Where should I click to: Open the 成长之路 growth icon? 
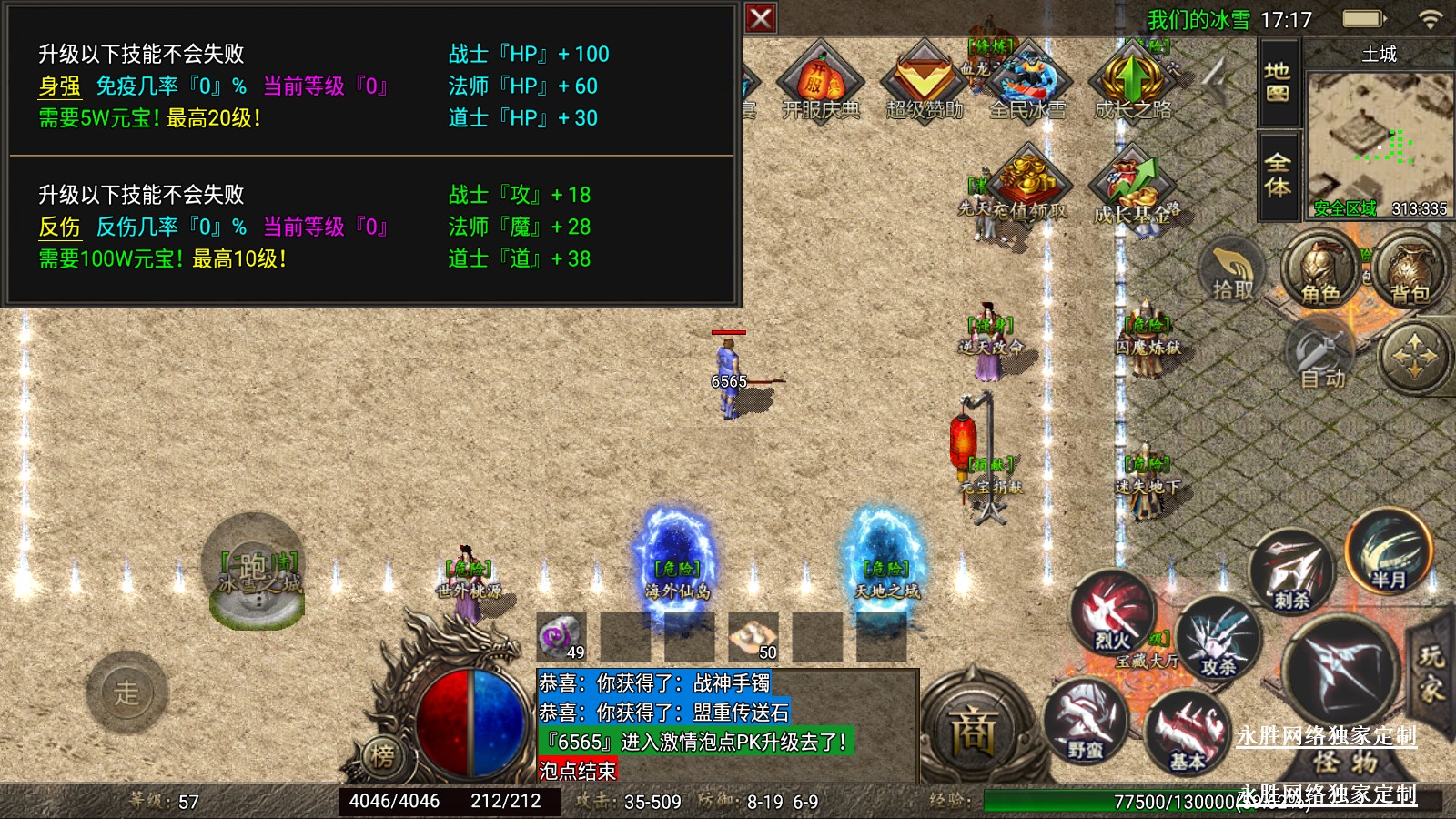coord(1132,82)
